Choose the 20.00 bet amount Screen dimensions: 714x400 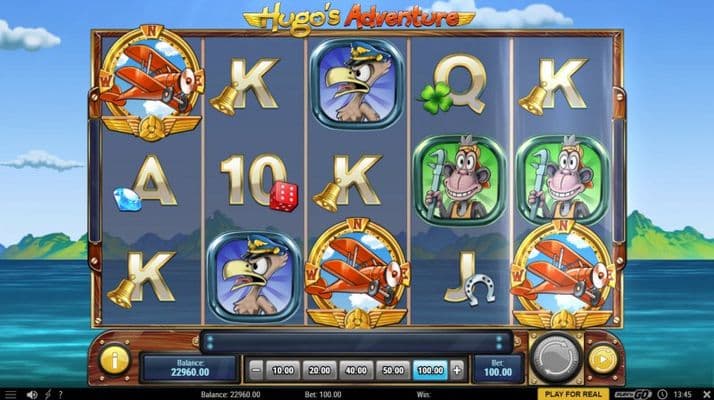[322, 370]
